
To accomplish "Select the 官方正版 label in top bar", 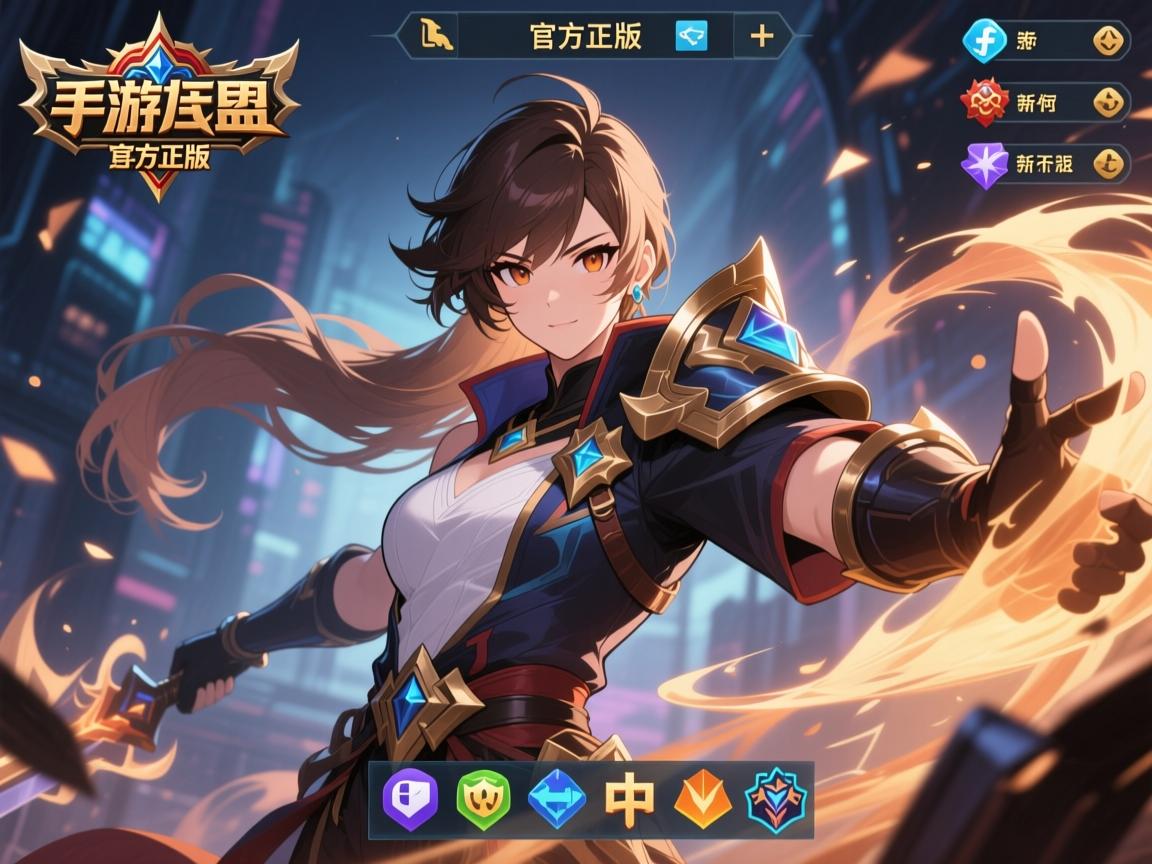I will (585, 36).
